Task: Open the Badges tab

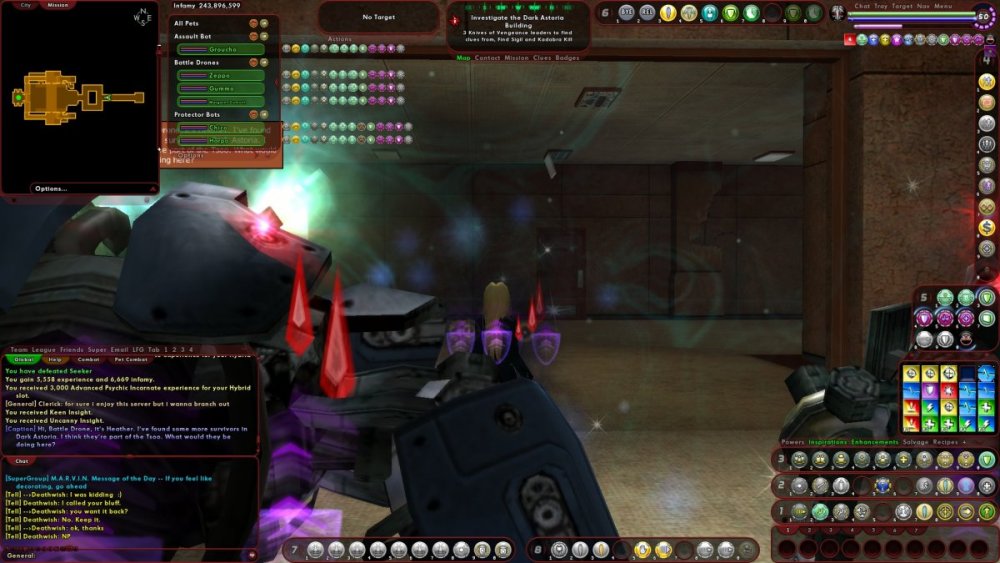Action: [x=567, y=58]
